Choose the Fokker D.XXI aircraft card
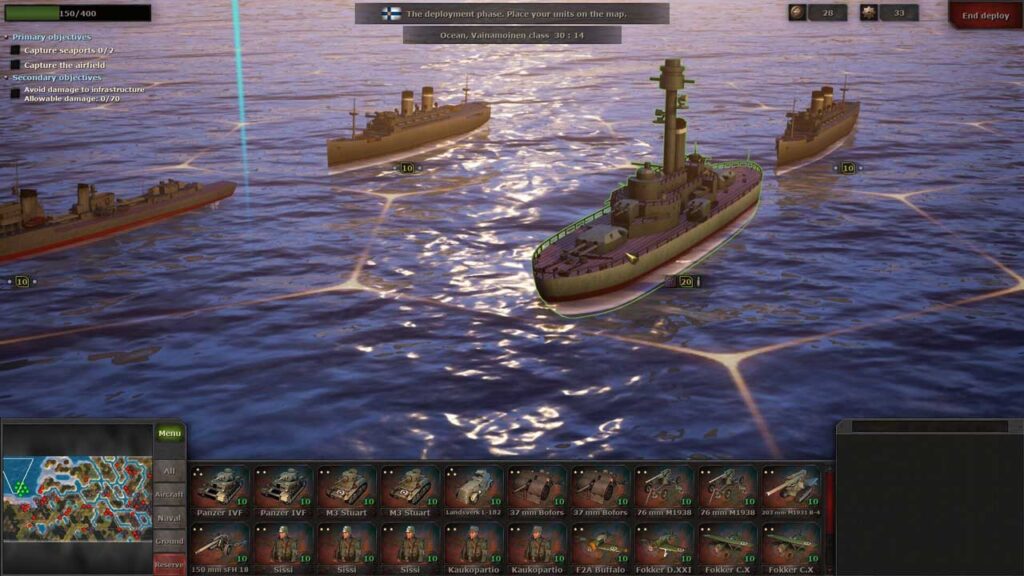 [x=665, y=547]
